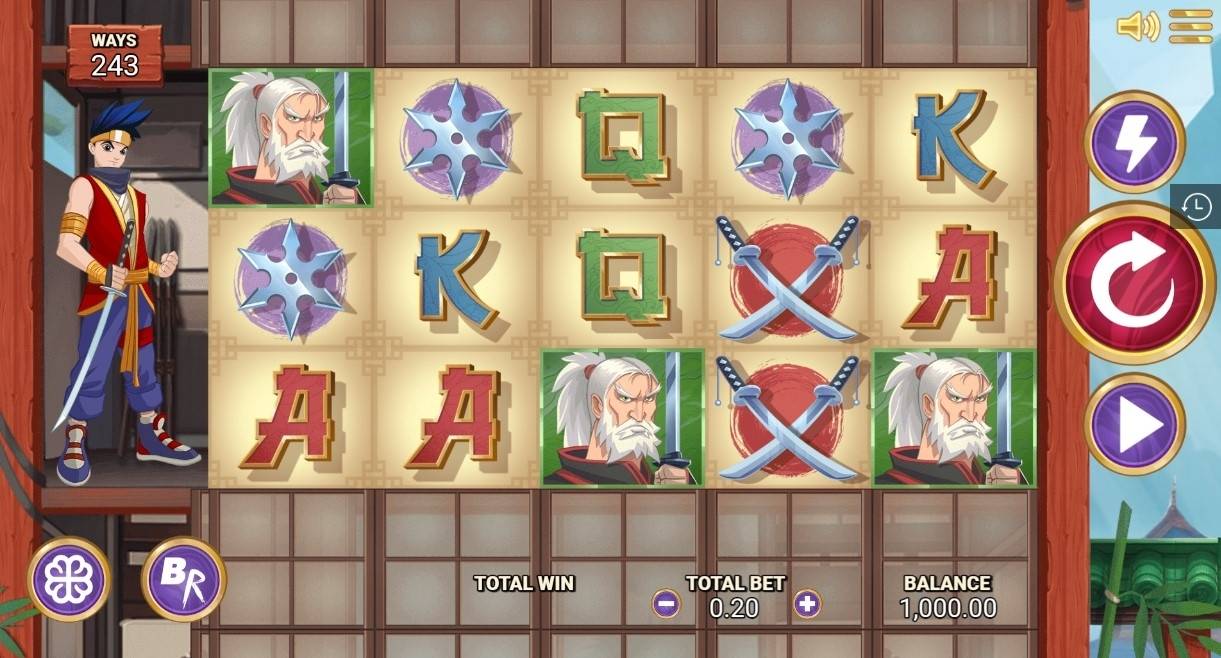The height and width of the screenshot is (658, 1221).
Task: Toggle the sound speaker icon
Action: (x=1138, y=26)
